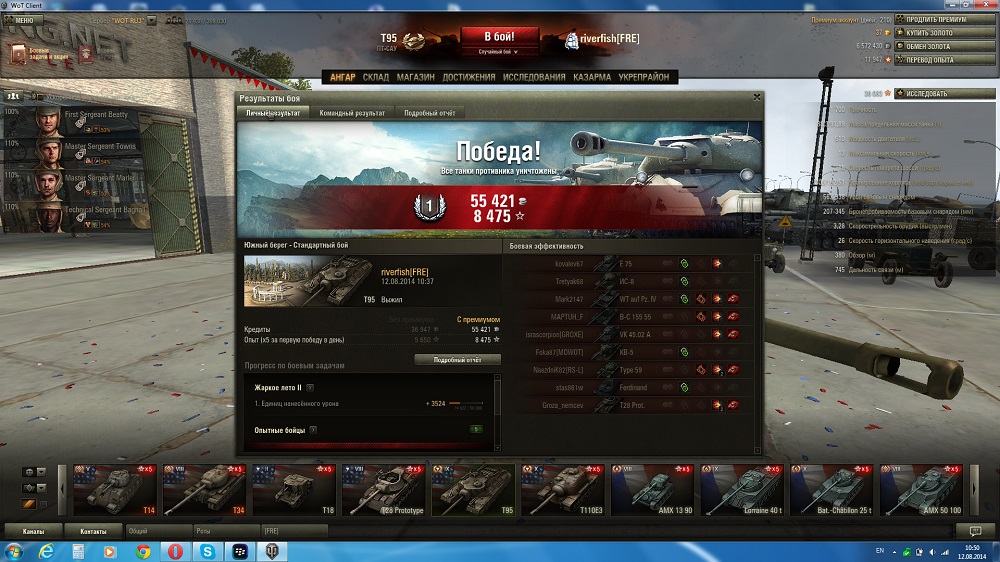This screenshot has width=1000, height=562.
Task: Show the Командный результат tab
Action: click(352, 113)
